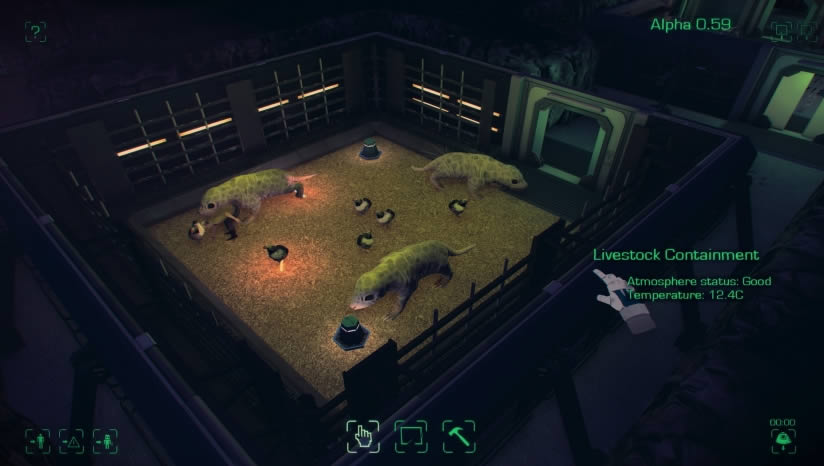Open the warning triangle alerts icon
Screen dimensions: 824x466
(x=71, y=439)
